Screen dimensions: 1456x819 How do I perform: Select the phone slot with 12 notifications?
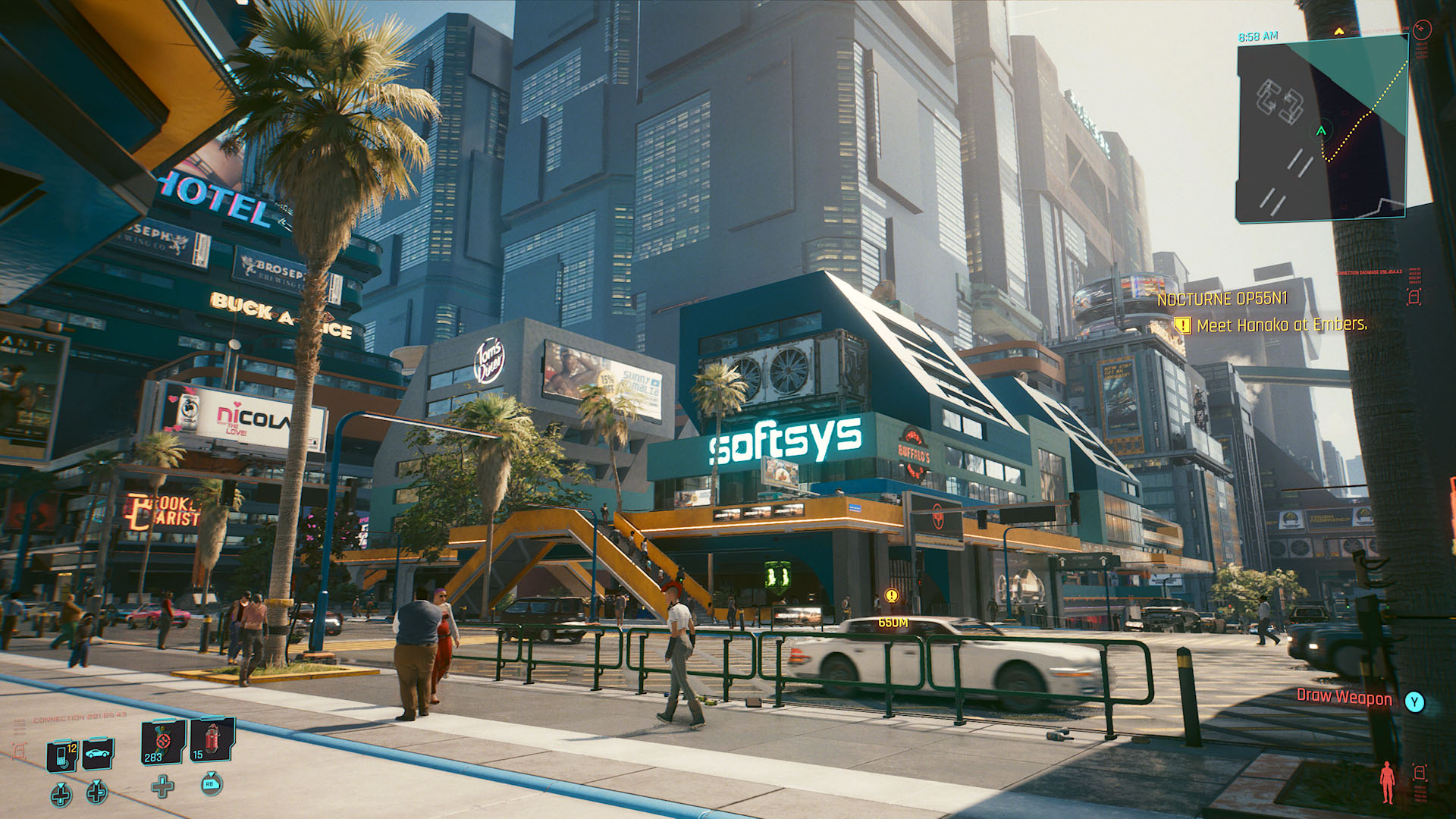62,755
